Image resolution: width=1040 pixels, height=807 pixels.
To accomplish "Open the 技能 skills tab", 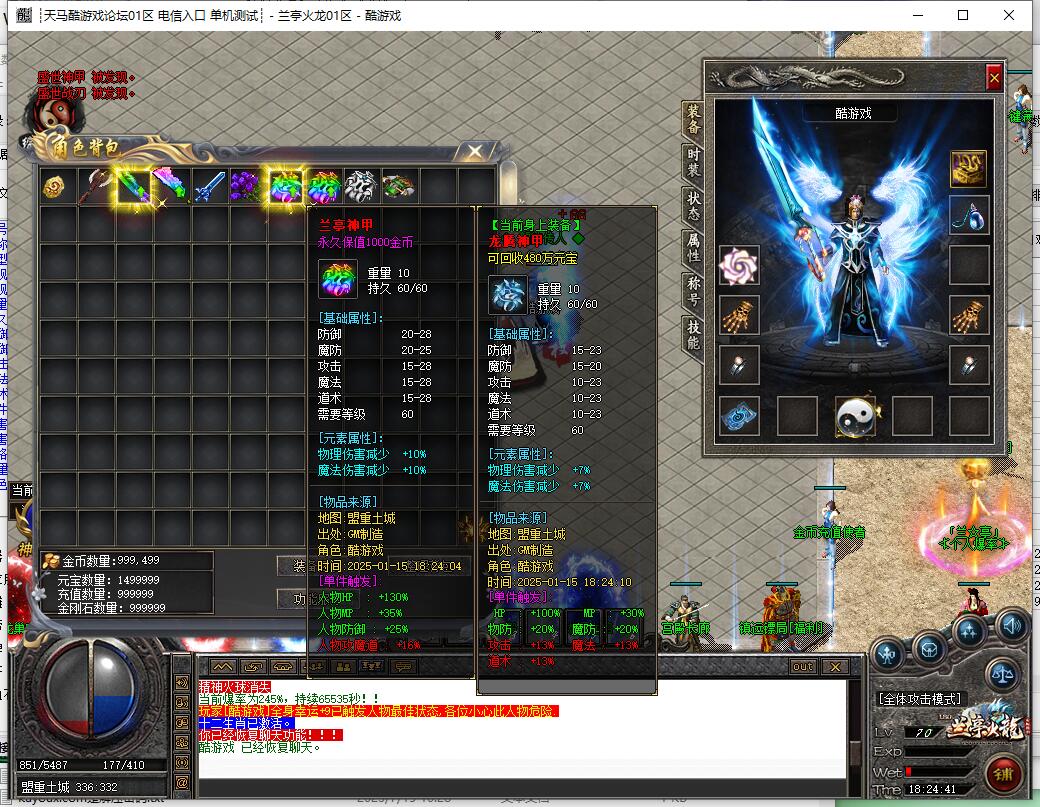I will pyautogui.click(x=692, y=333).
